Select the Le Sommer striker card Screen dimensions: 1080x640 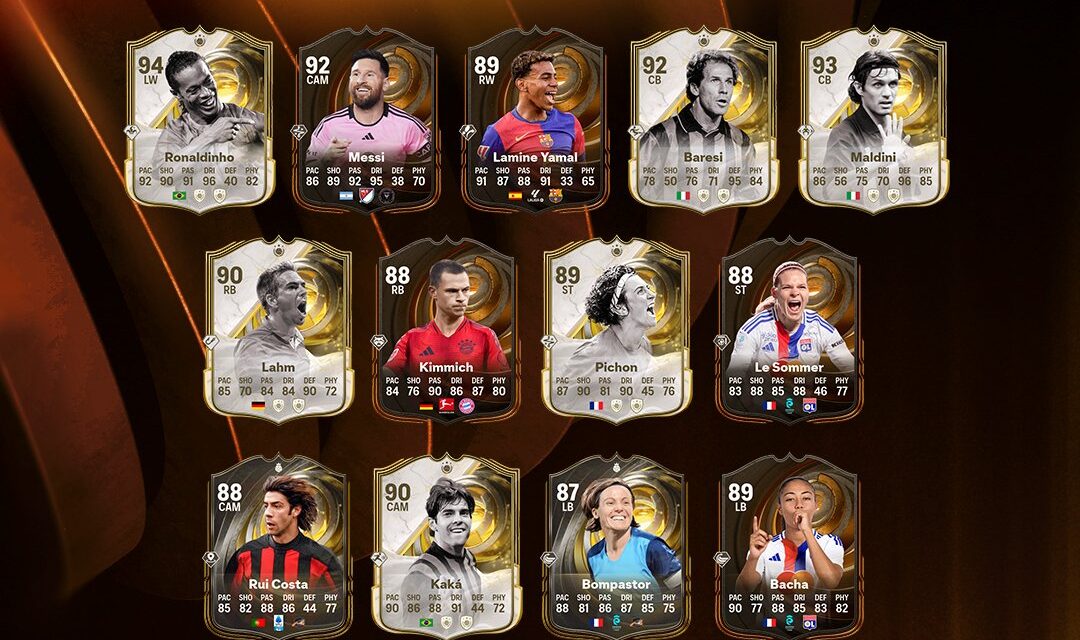click(x=790, y=328)
